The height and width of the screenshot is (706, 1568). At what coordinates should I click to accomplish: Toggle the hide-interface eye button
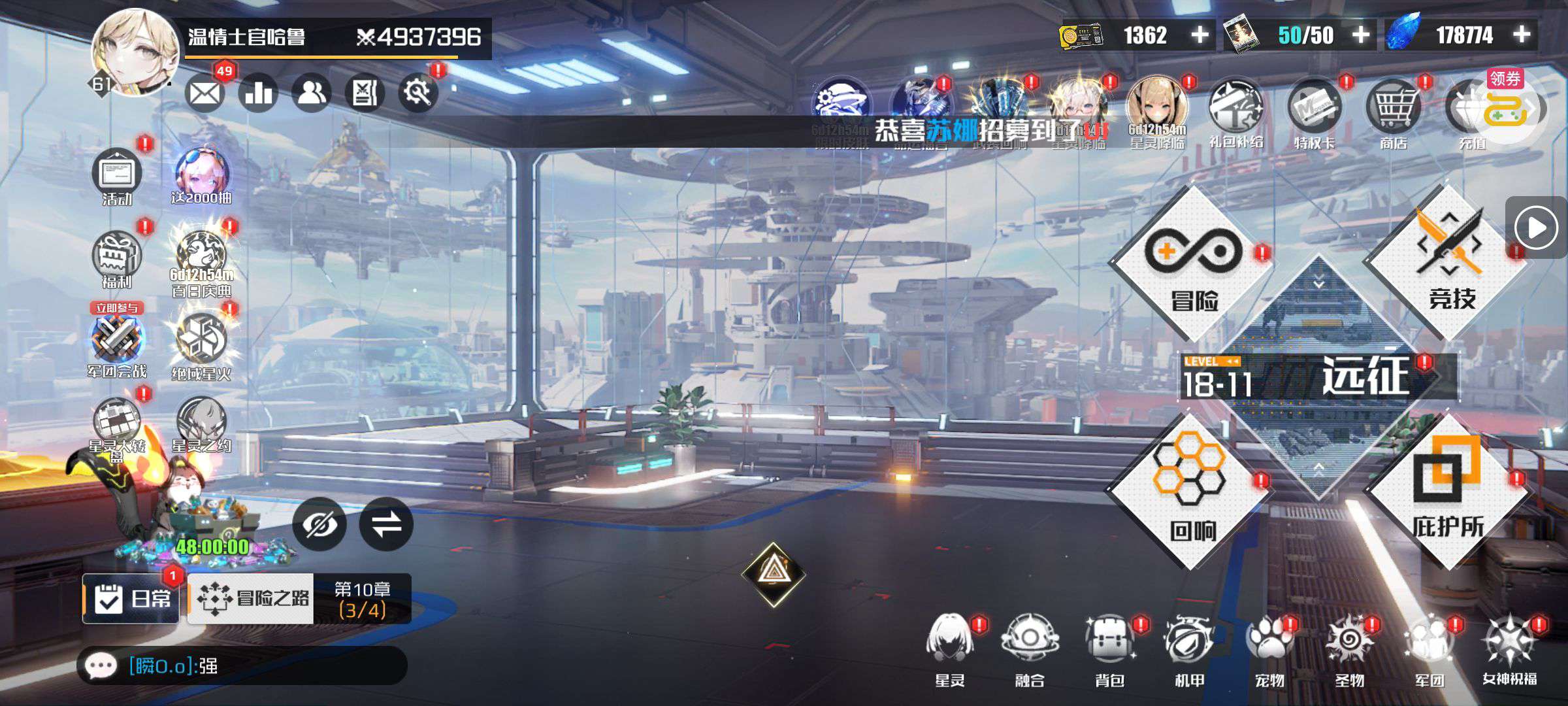pyautogui.click(x=319, y=524)
